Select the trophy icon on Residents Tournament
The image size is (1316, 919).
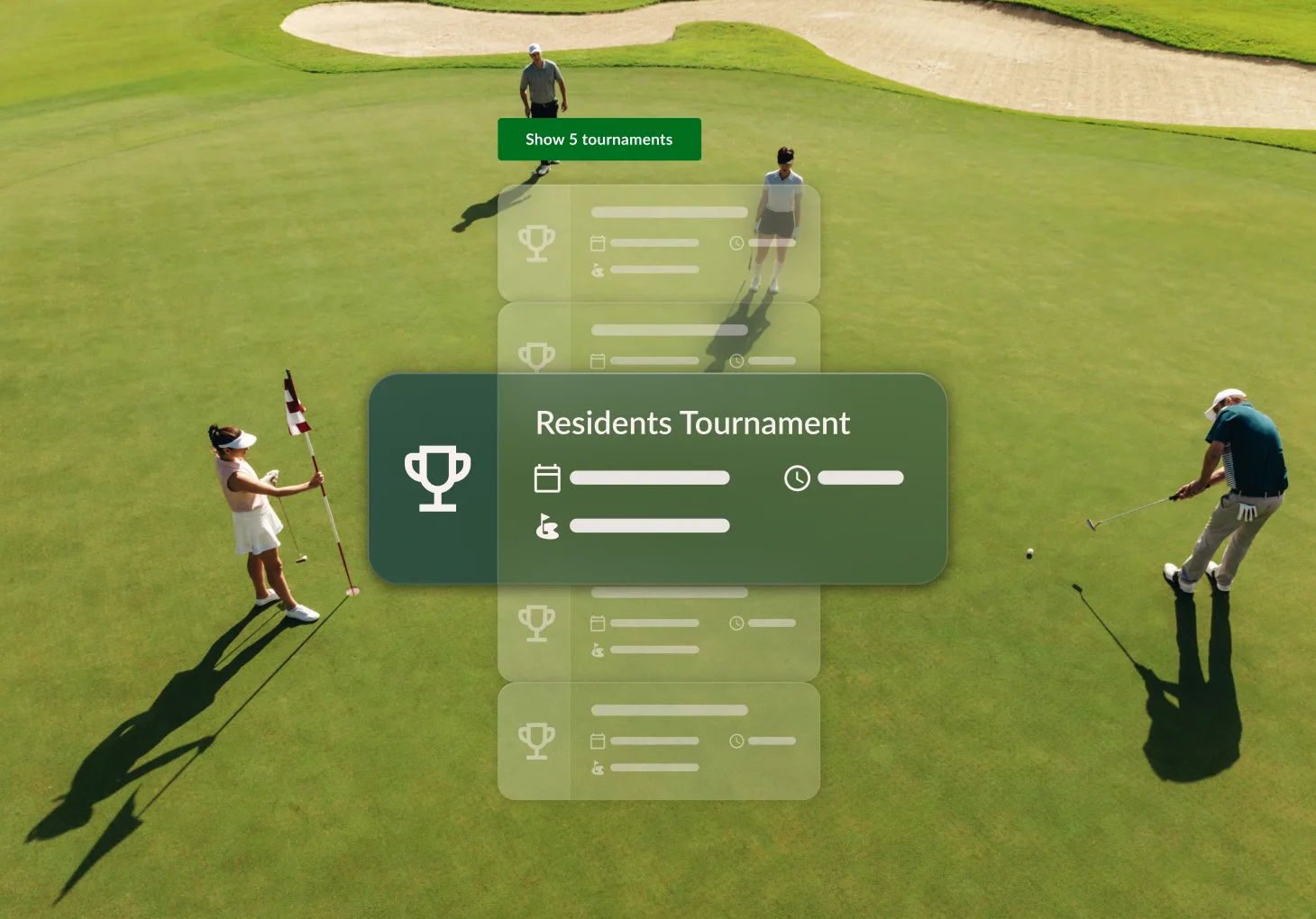tap(437, 478)
